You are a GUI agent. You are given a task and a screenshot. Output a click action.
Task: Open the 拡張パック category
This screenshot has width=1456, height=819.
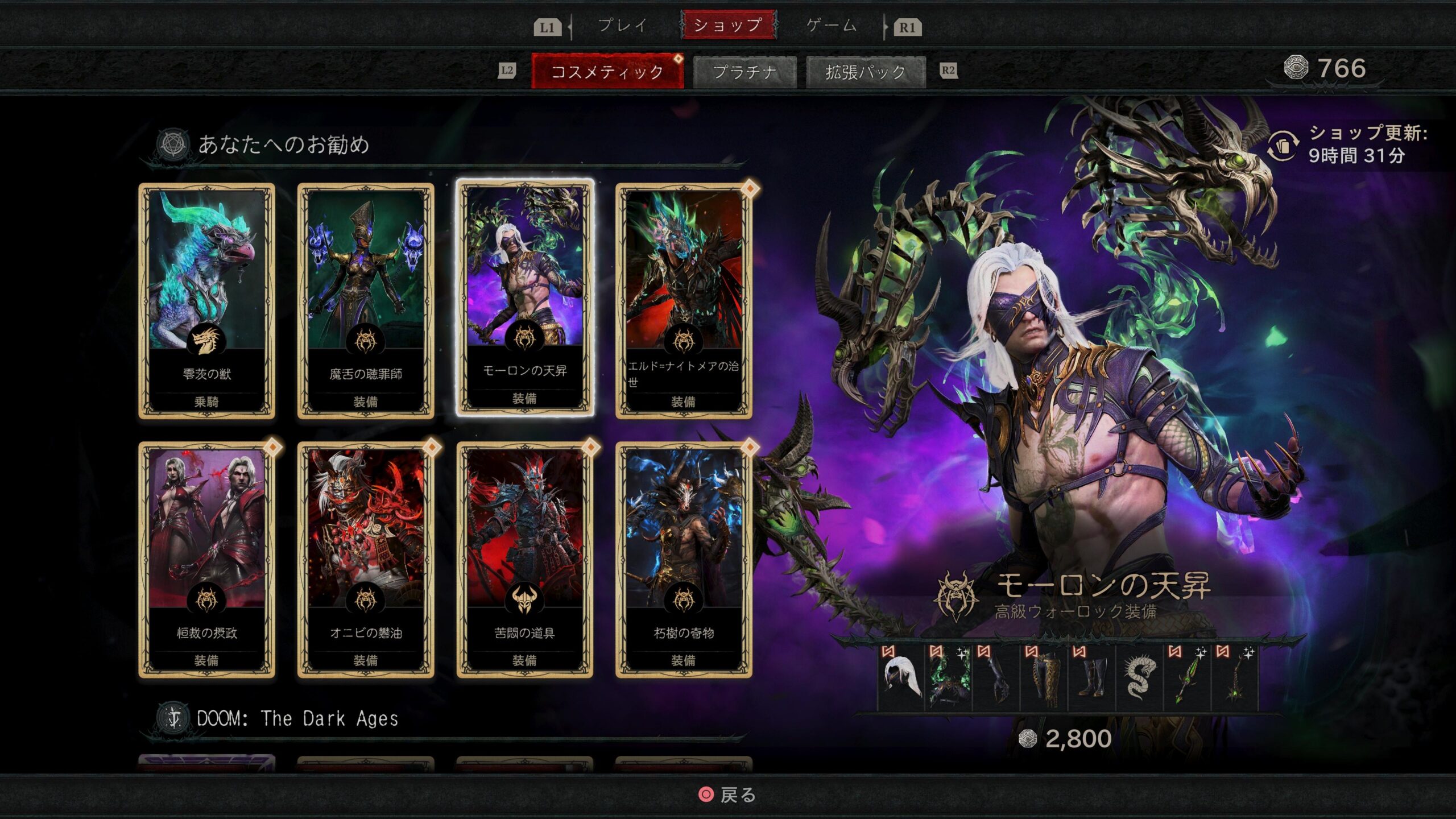point(866,72)
